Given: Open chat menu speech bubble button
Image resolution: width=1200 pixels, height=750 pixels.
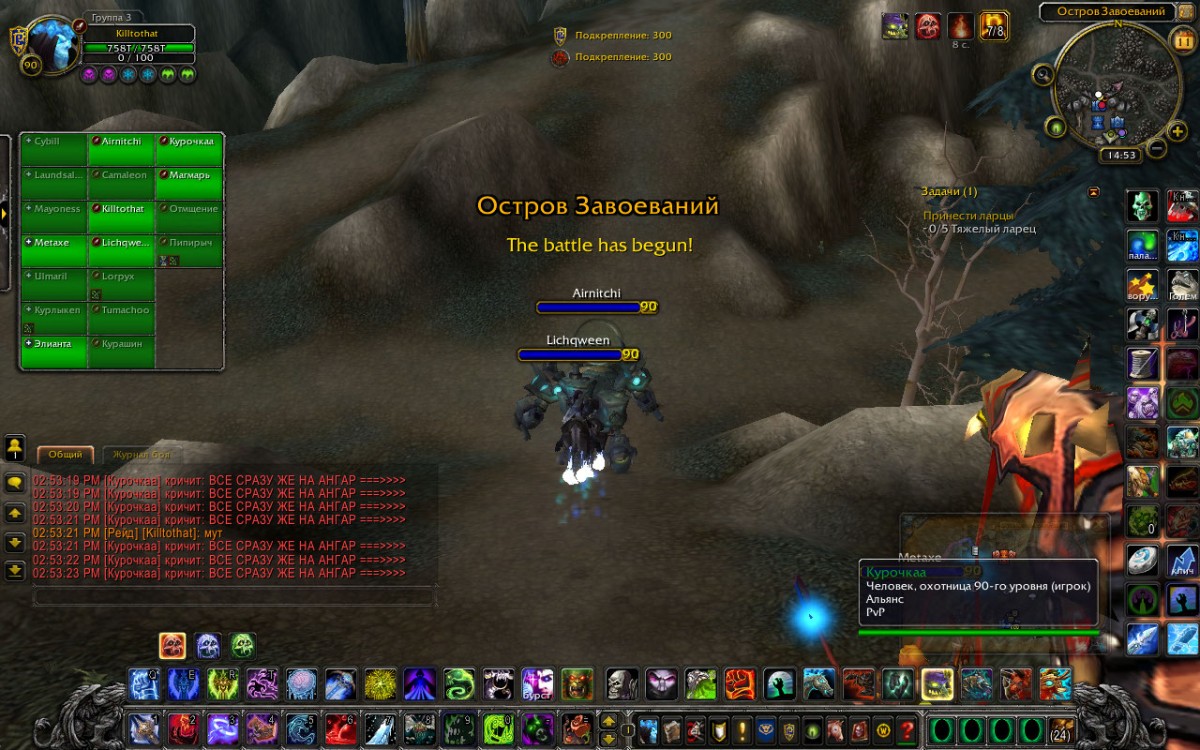Looking at the screenshot, I should coord(15,482).
